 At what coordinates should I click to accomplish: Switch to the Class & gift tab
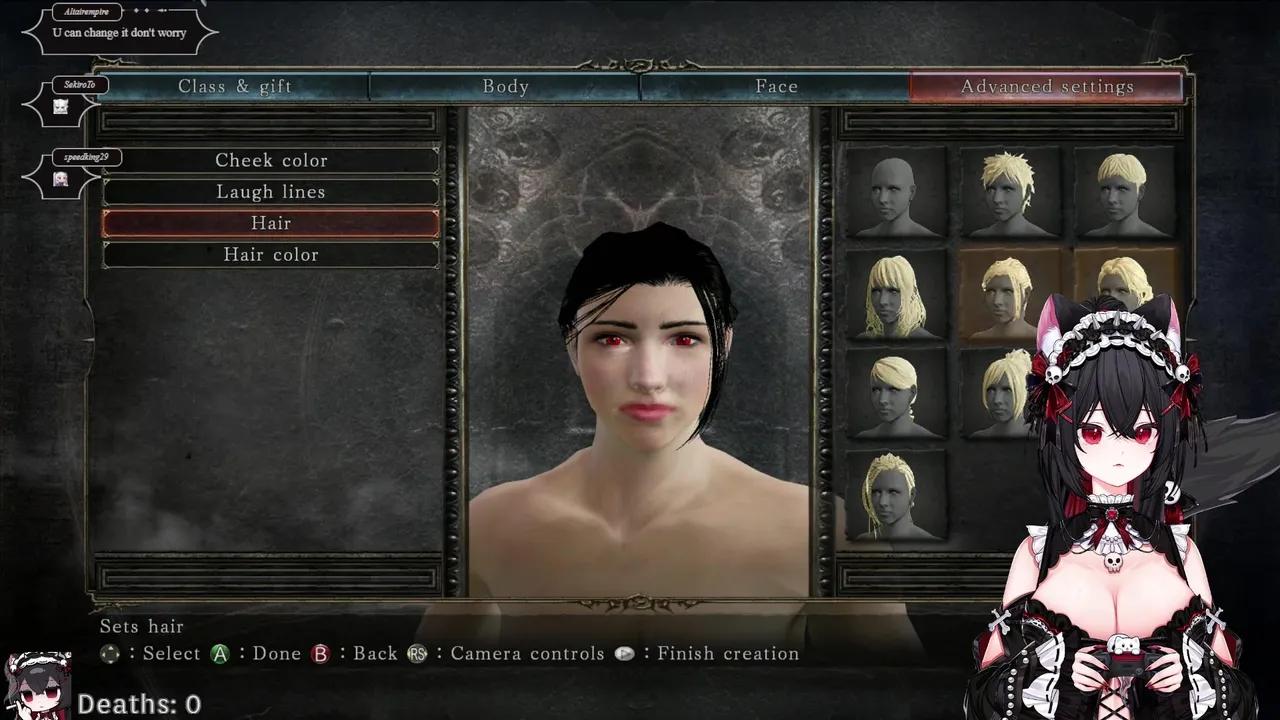click(x=235, y=87)
